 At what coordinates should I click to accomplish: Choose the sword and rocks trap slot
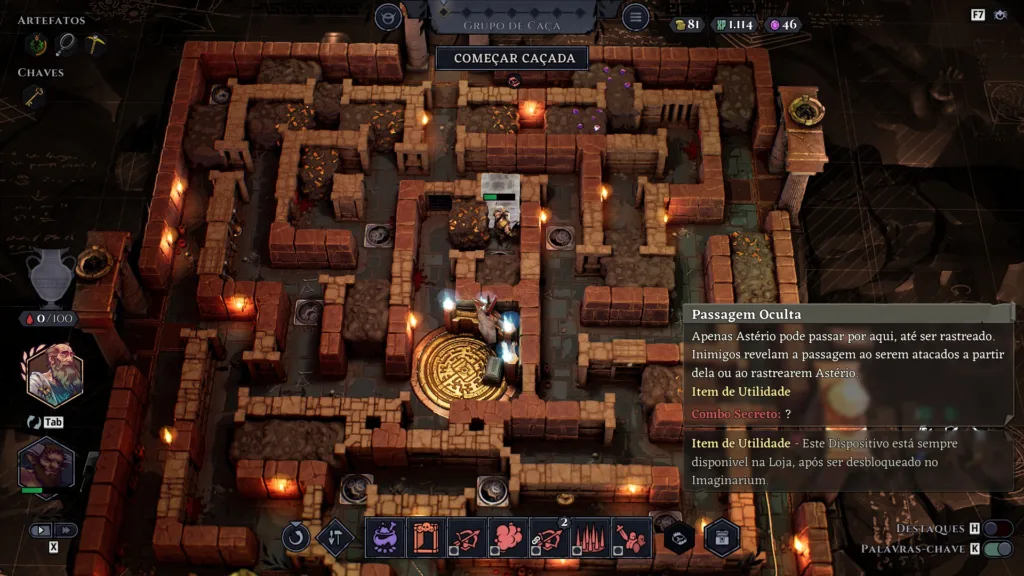click(x=631, y=537)
